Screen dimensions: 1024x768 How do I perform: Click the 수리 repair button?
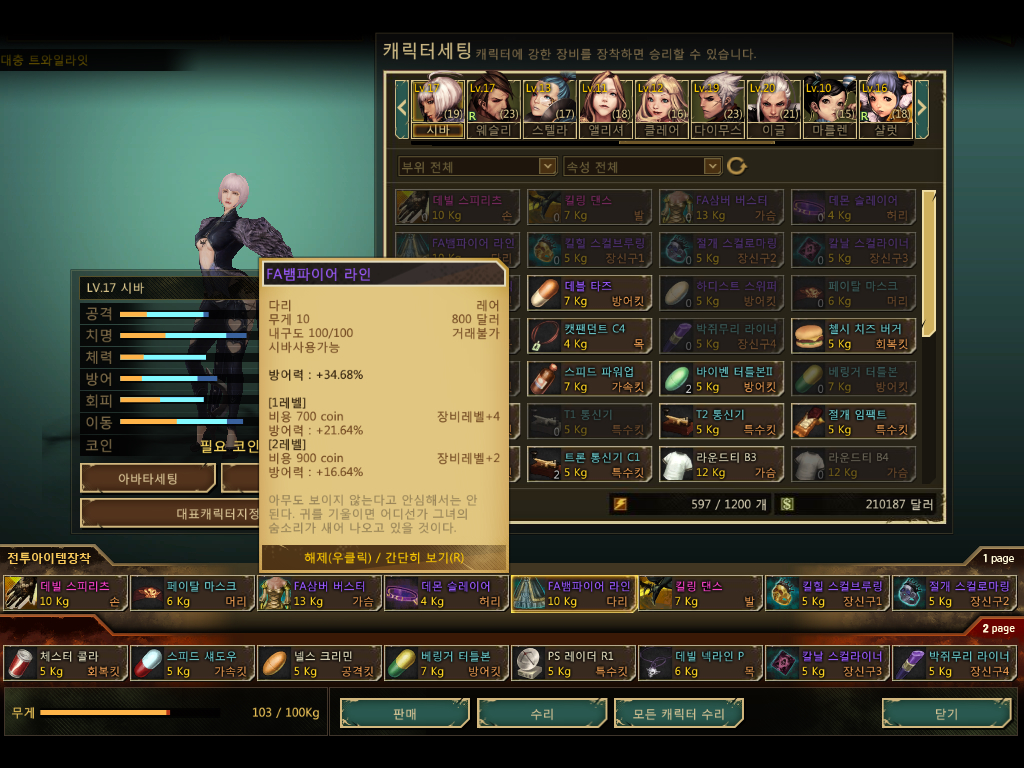coord(542,714)
